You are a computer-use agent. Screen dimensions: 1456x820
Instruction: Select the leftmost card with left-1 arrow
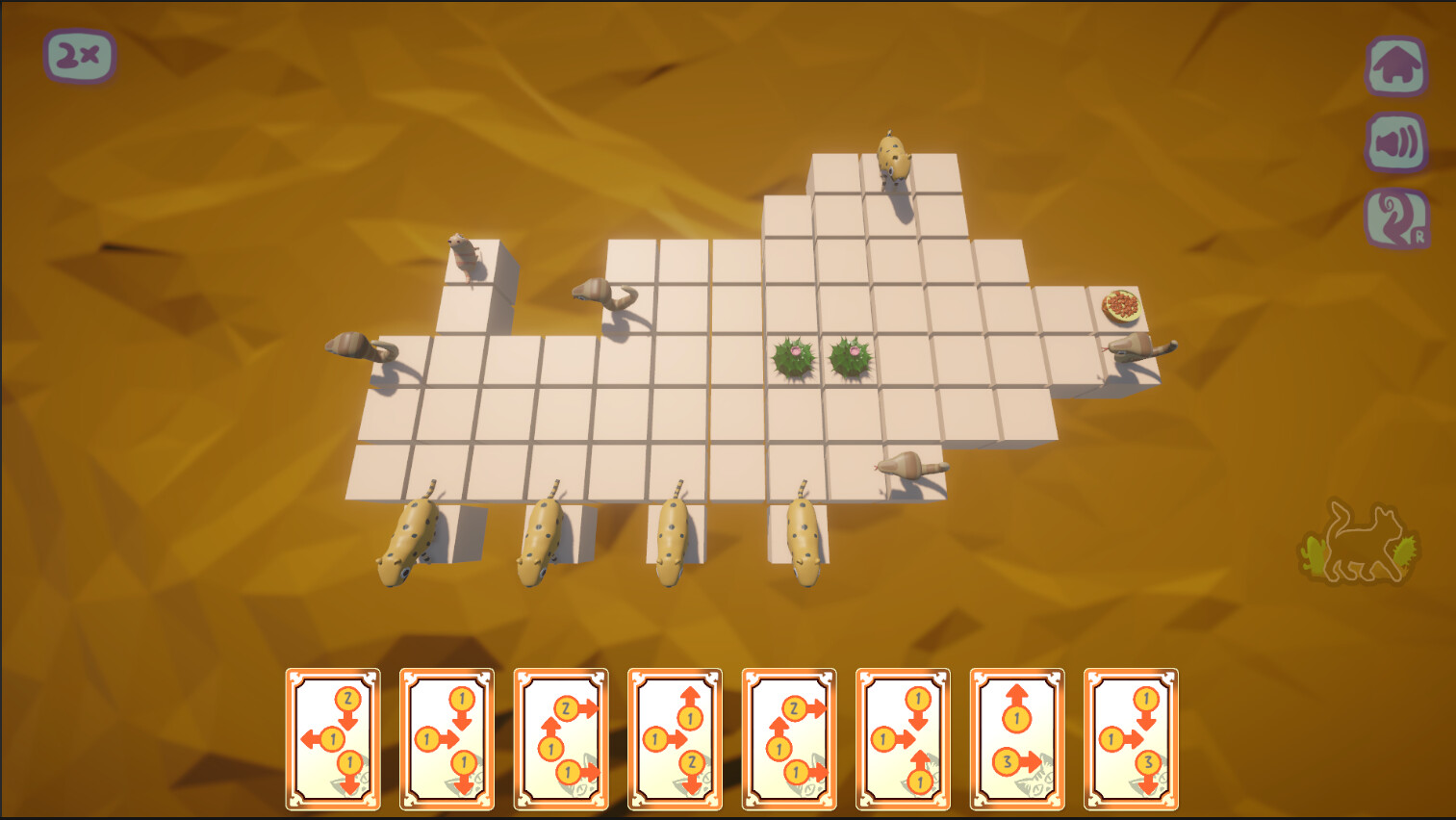point(332,736)
